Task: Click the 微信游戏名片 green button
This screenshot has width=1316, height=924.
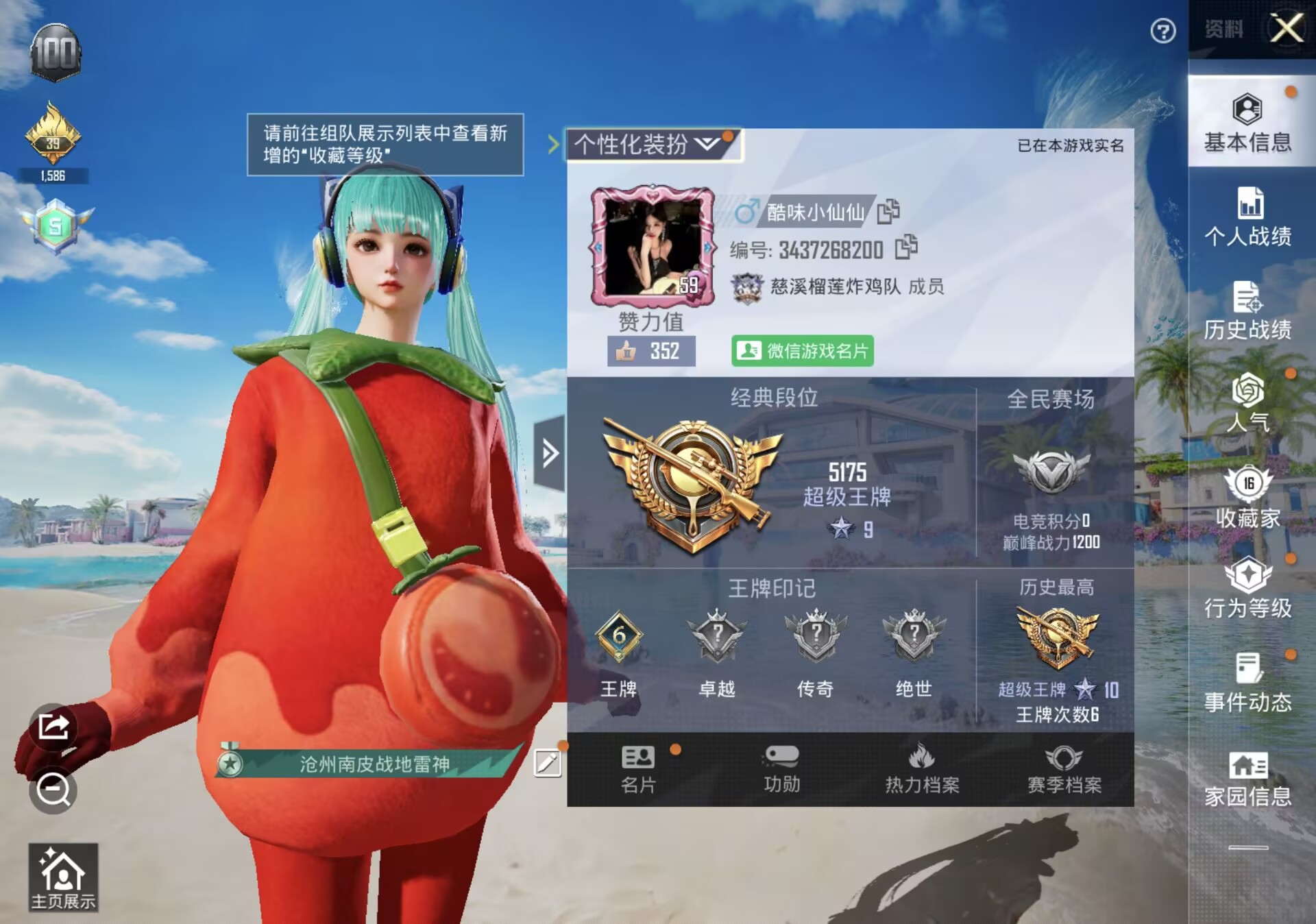Action: [x=803, y=352]
